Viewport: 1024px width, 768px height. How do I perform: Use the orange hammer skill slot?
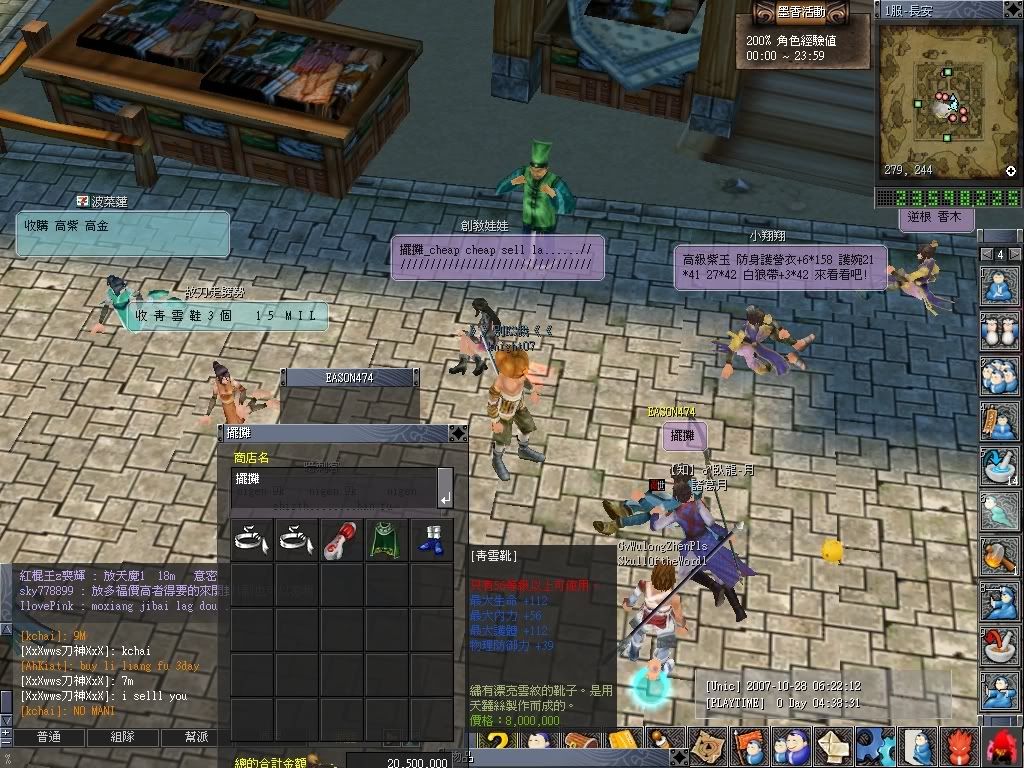point(999,554)
